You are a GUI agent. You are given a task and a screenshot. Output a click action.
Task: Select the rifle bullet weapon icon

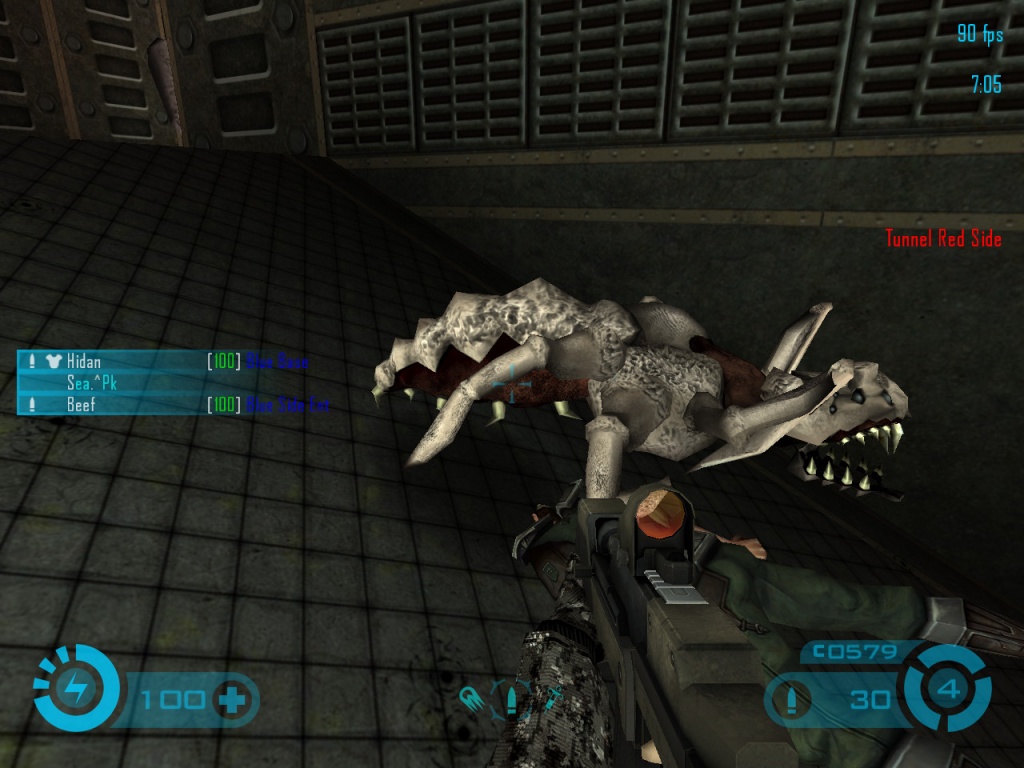click(x=511, y=697)
